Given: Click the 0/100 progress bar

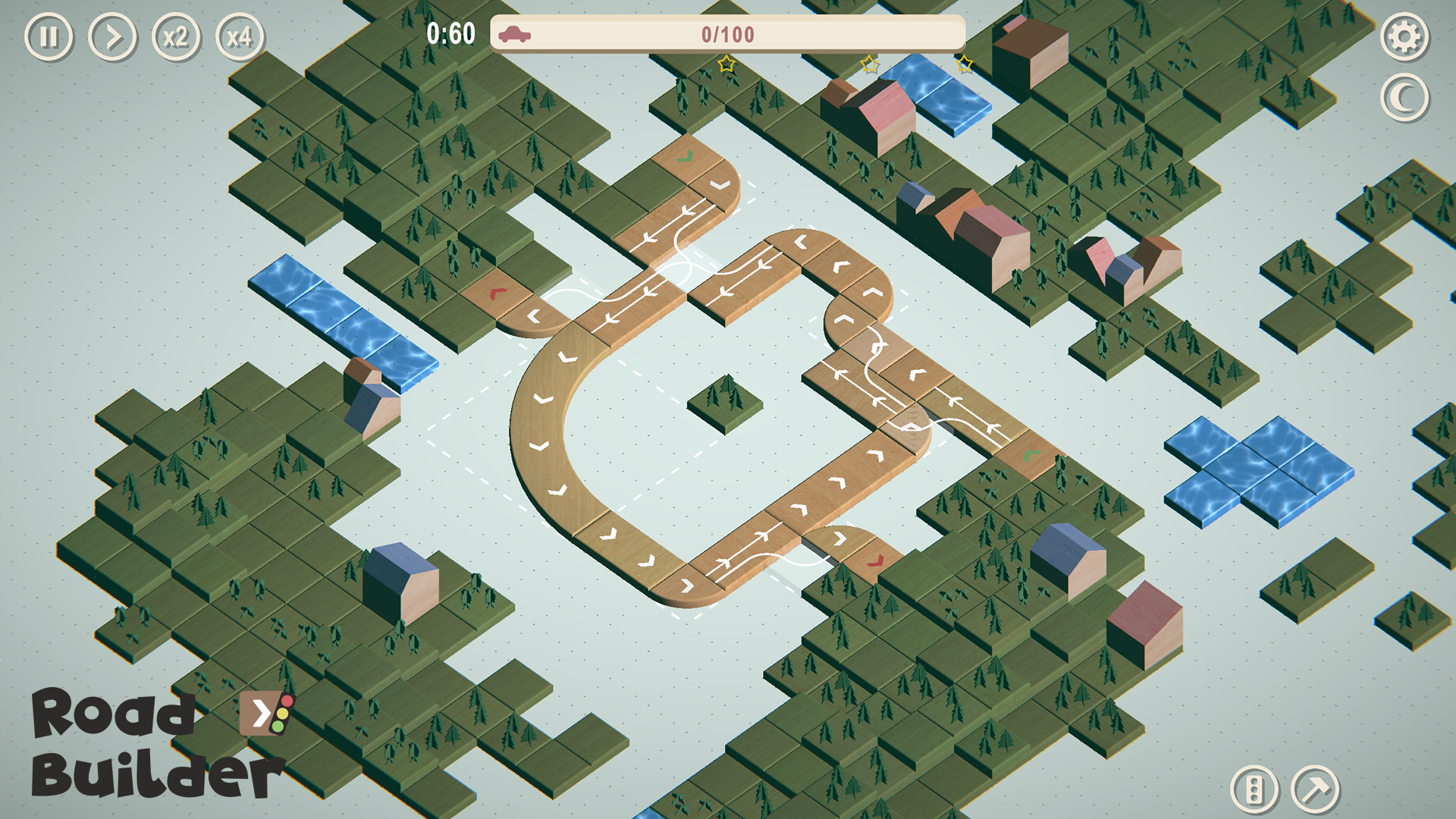Looking at the screenshot, I should click(728, 34).
